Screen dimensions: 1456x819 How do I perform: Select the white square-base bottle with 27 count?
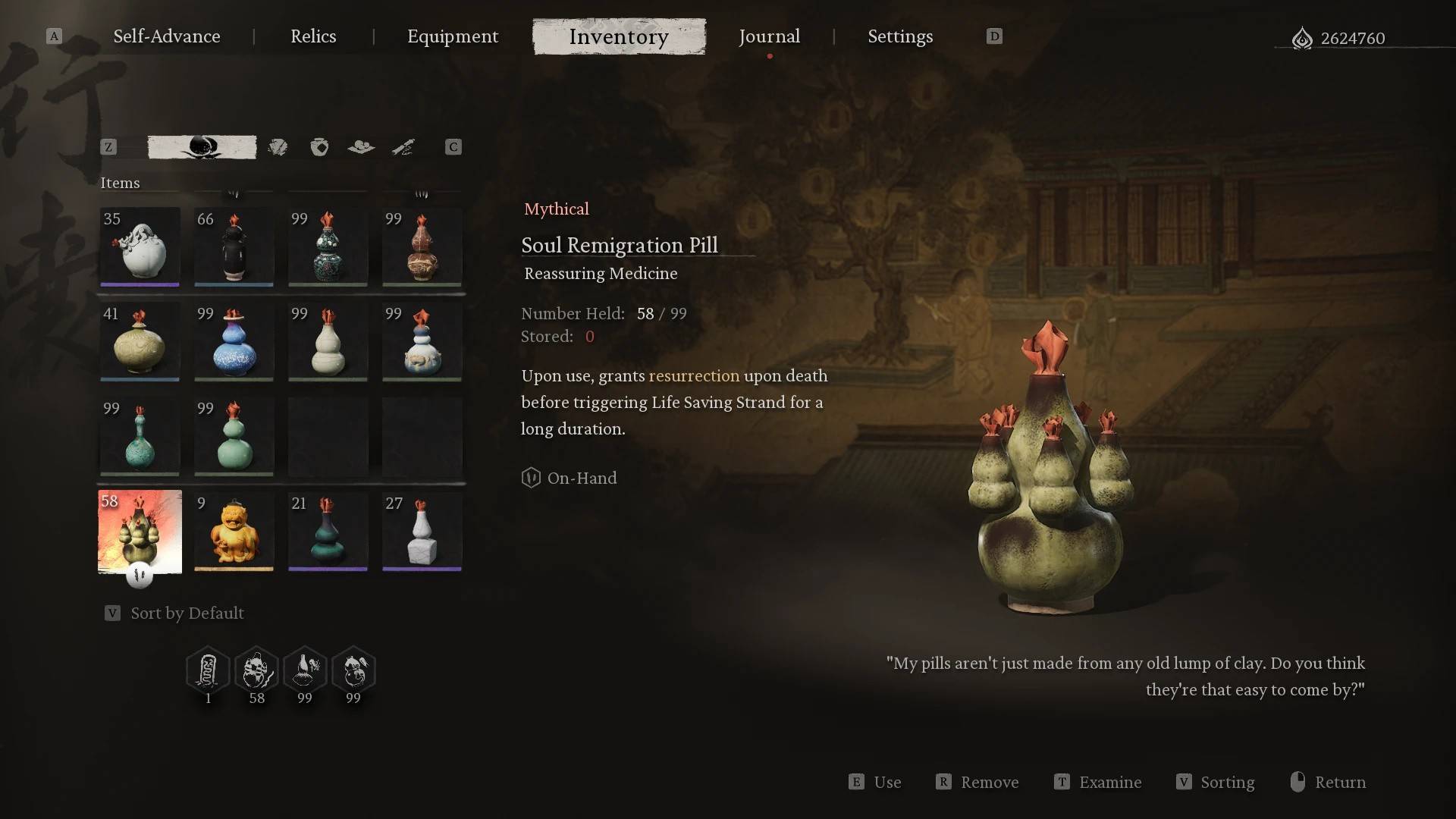422,531
